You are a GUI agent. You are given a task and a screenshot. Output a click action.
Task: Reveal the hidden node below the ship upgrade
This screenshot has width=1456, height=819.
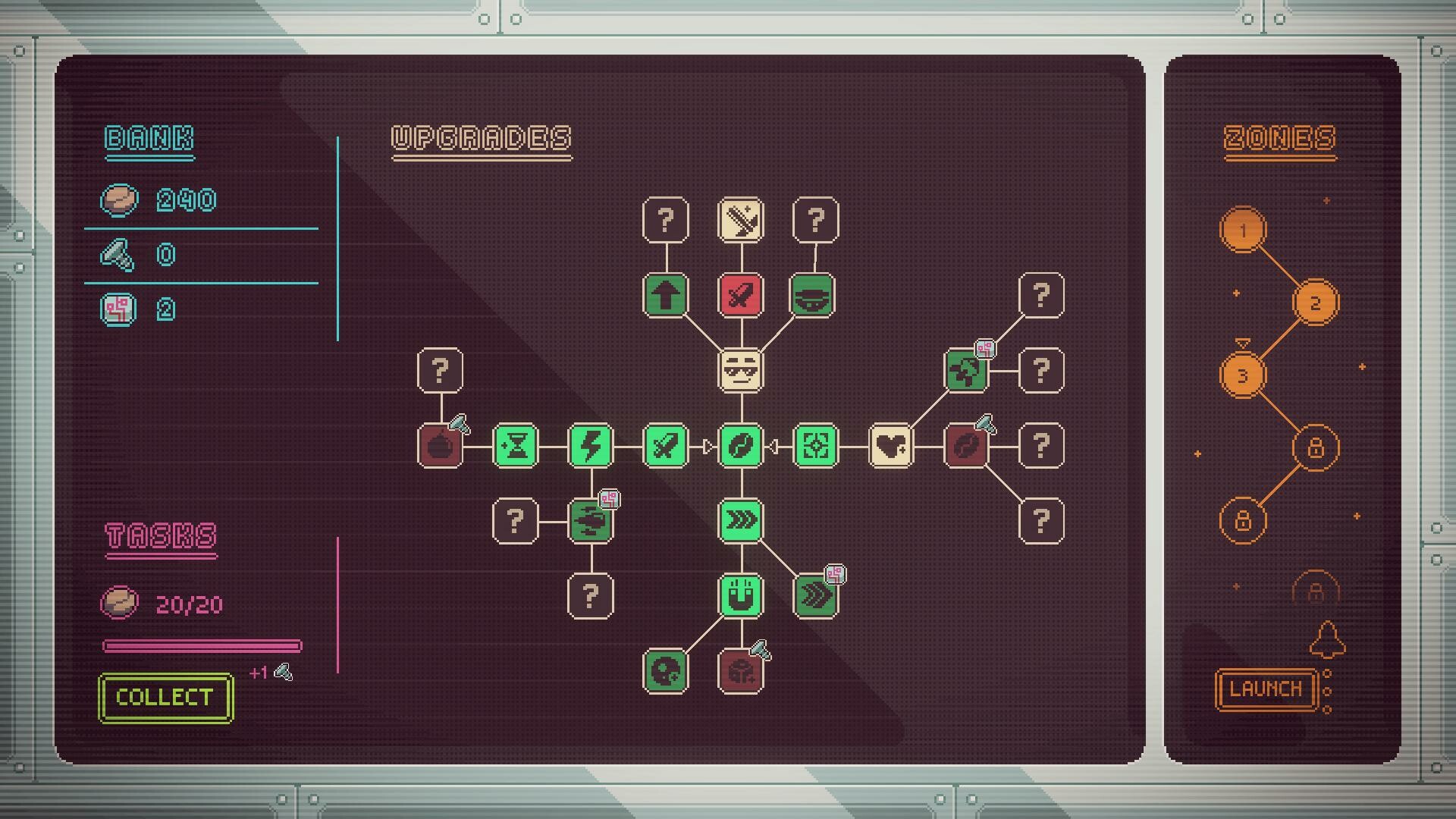coord(591,597)
